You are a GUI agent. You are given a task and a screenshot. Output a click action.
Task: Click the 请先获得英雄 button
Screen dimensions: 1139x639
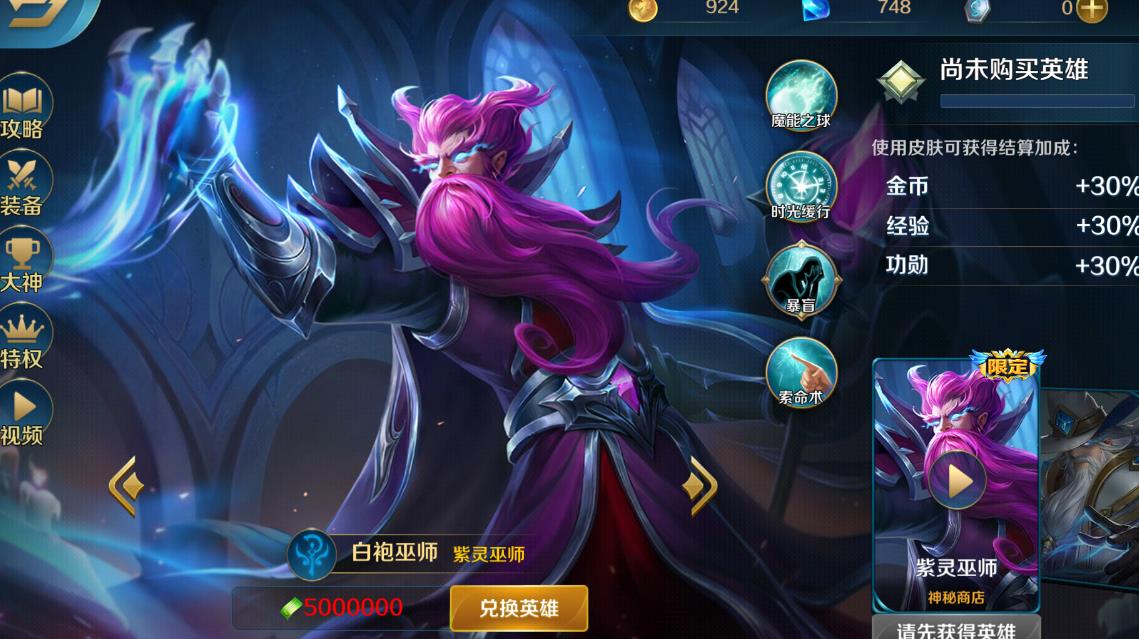[956, 629]
